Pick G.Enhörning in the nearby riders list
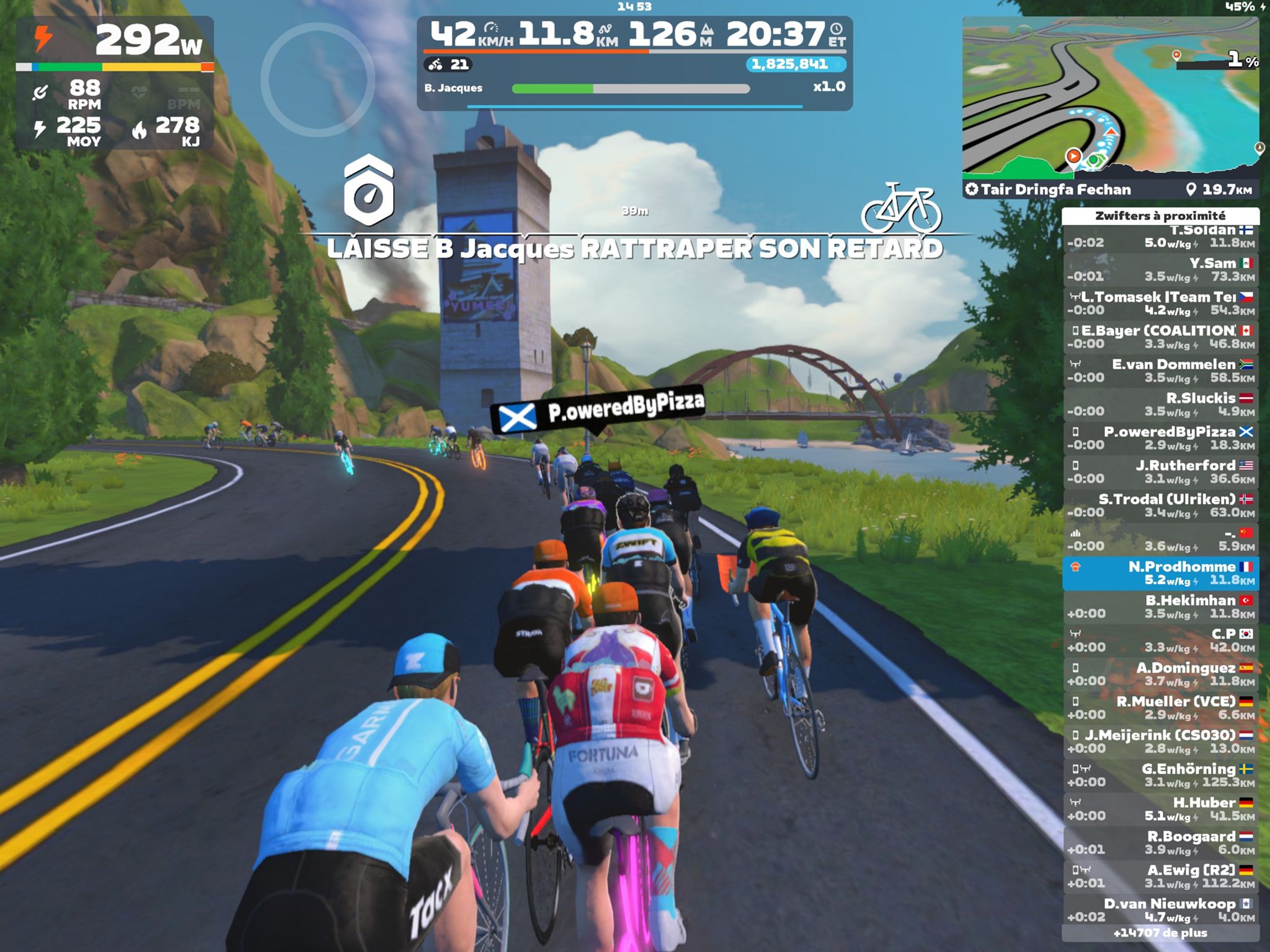Image resolution: width=1270 pixels, height=952 pixels. [1160, 775]
